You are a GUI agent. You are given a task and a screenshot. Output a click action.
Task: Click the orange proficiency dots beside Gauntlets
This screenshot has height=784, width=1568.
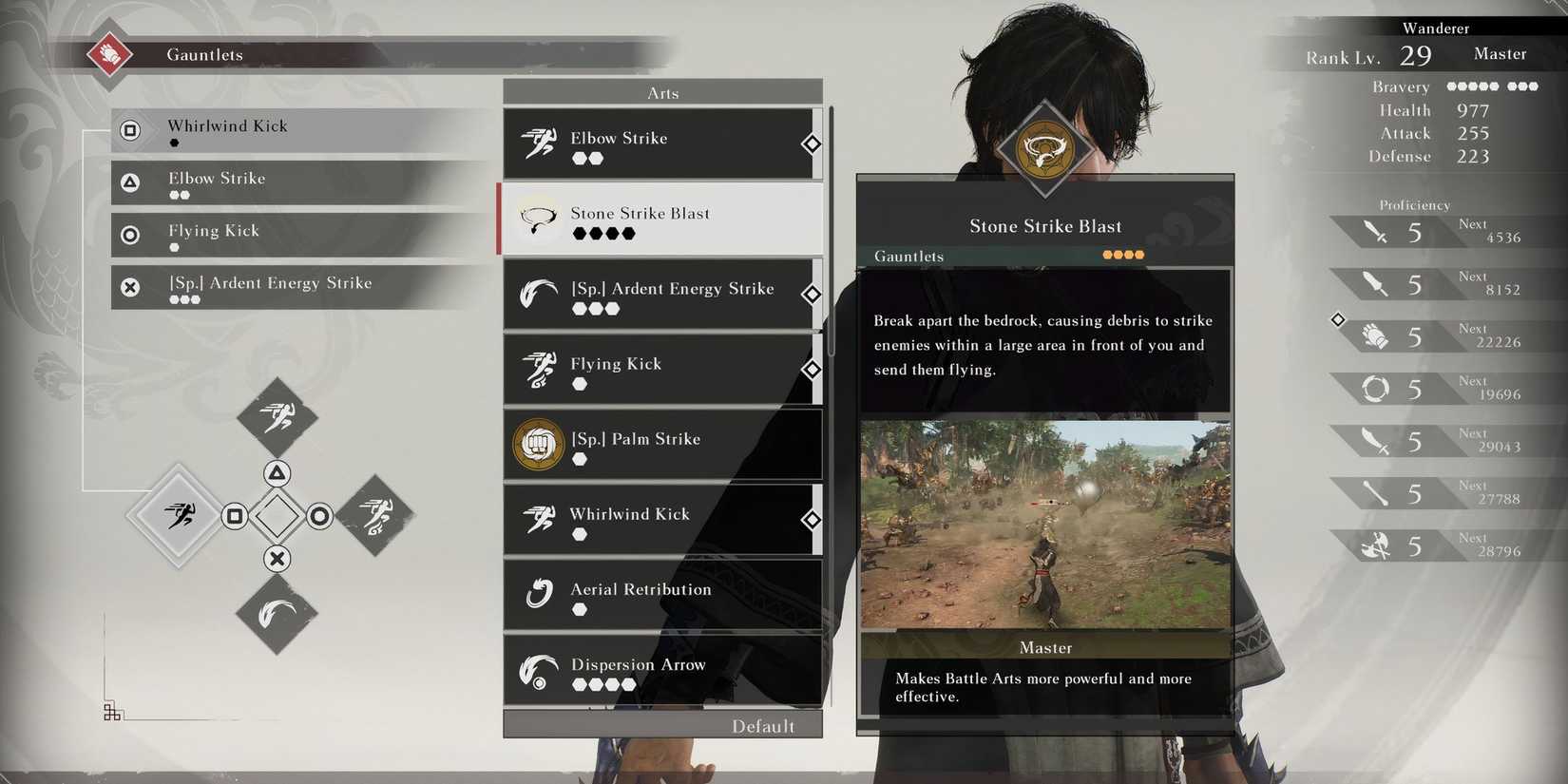(1123, 255)
